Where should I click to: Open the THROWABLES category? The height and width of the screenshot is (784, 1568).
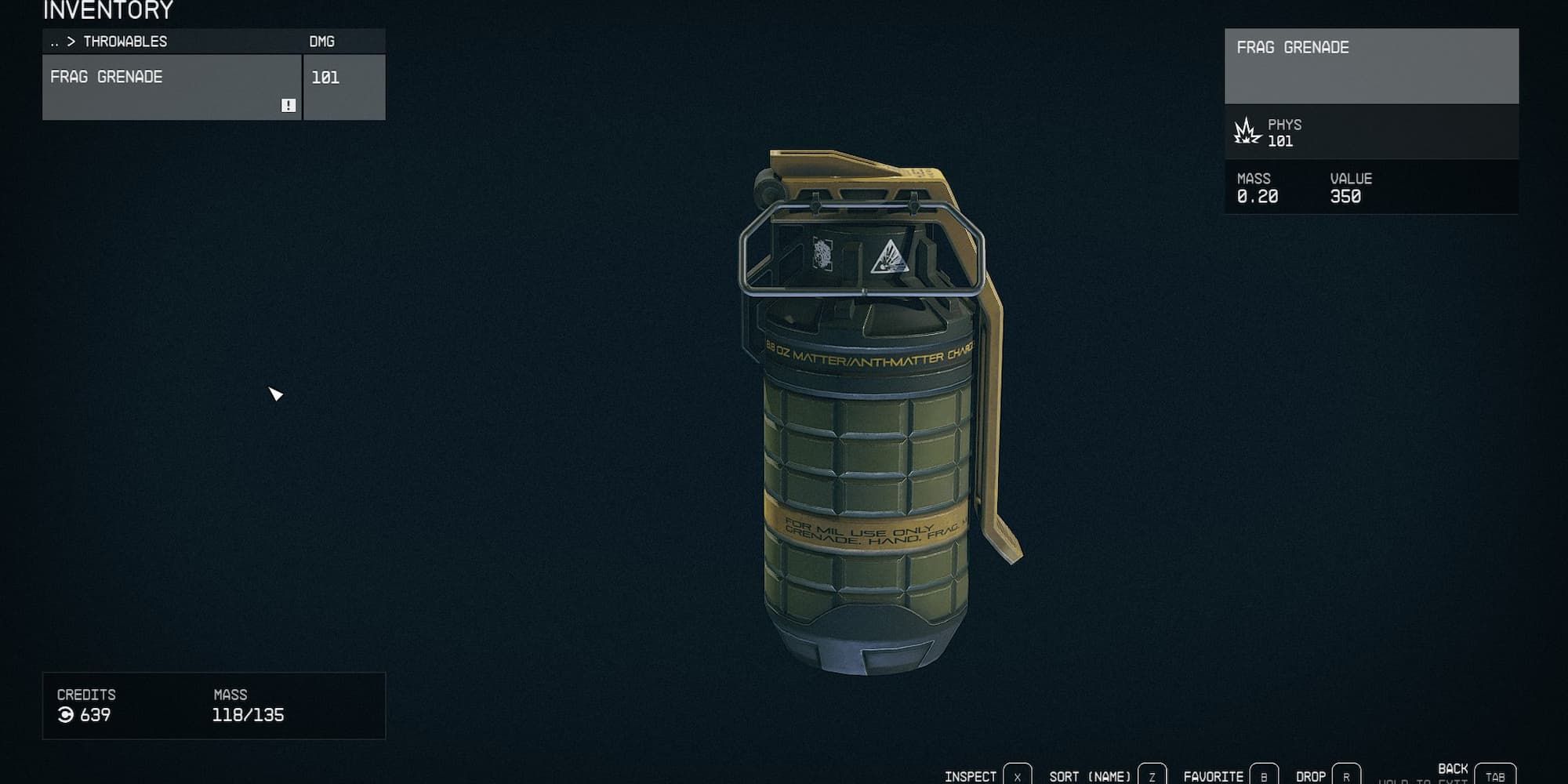click(125, 42)
